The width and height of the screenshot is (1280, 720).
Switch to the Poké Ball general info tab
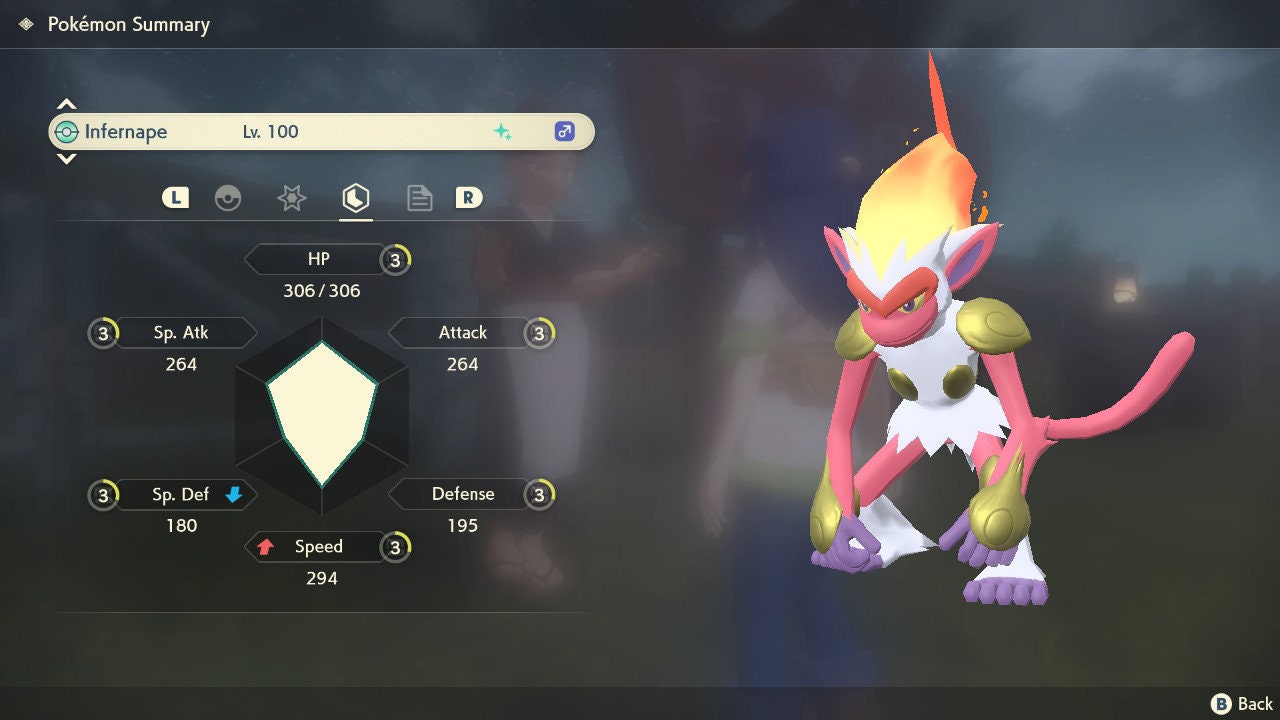pos(228,198)
